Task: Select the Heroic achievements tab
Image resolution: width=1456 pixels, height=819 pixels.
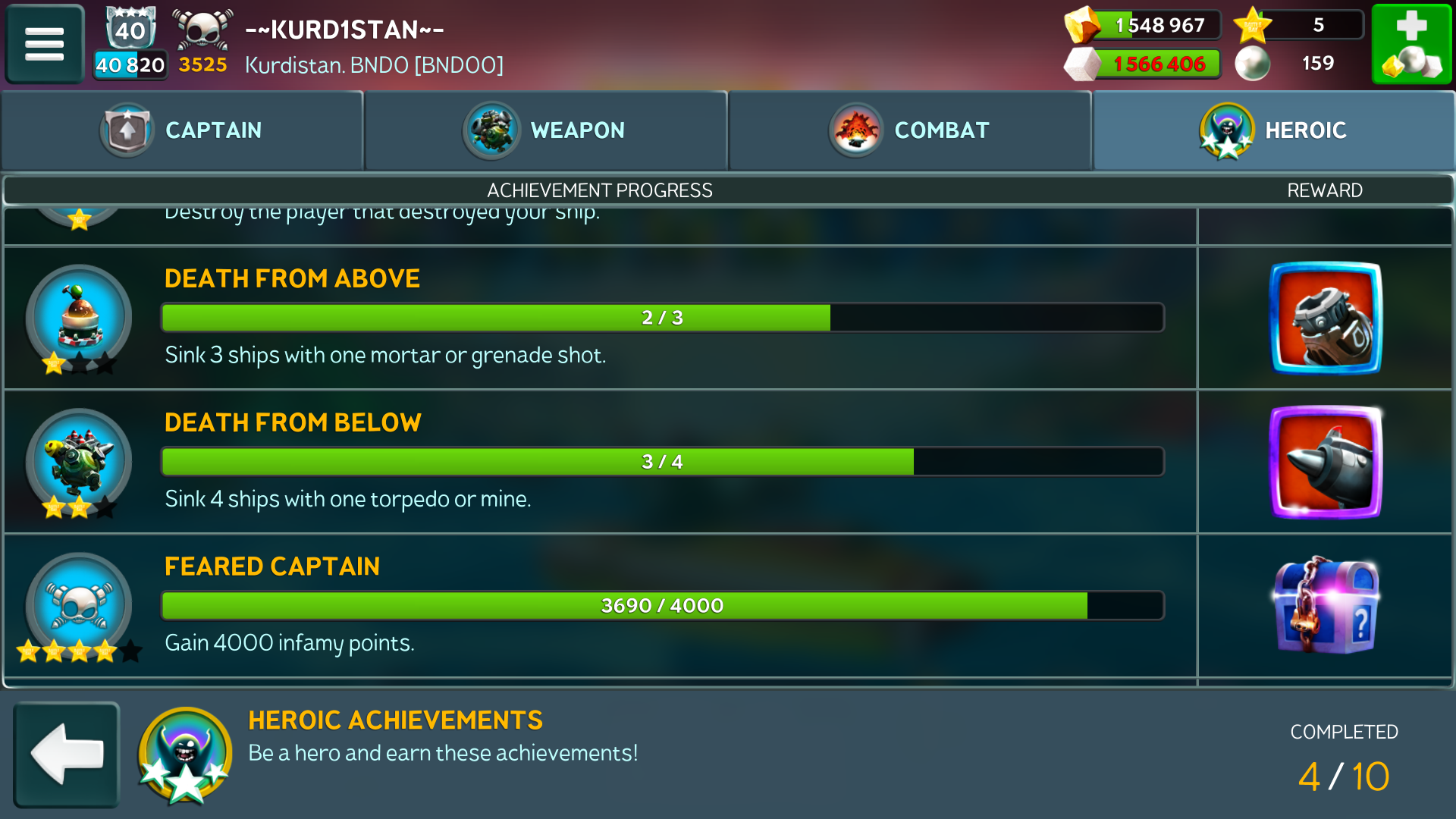Action: click(1274, 130)
